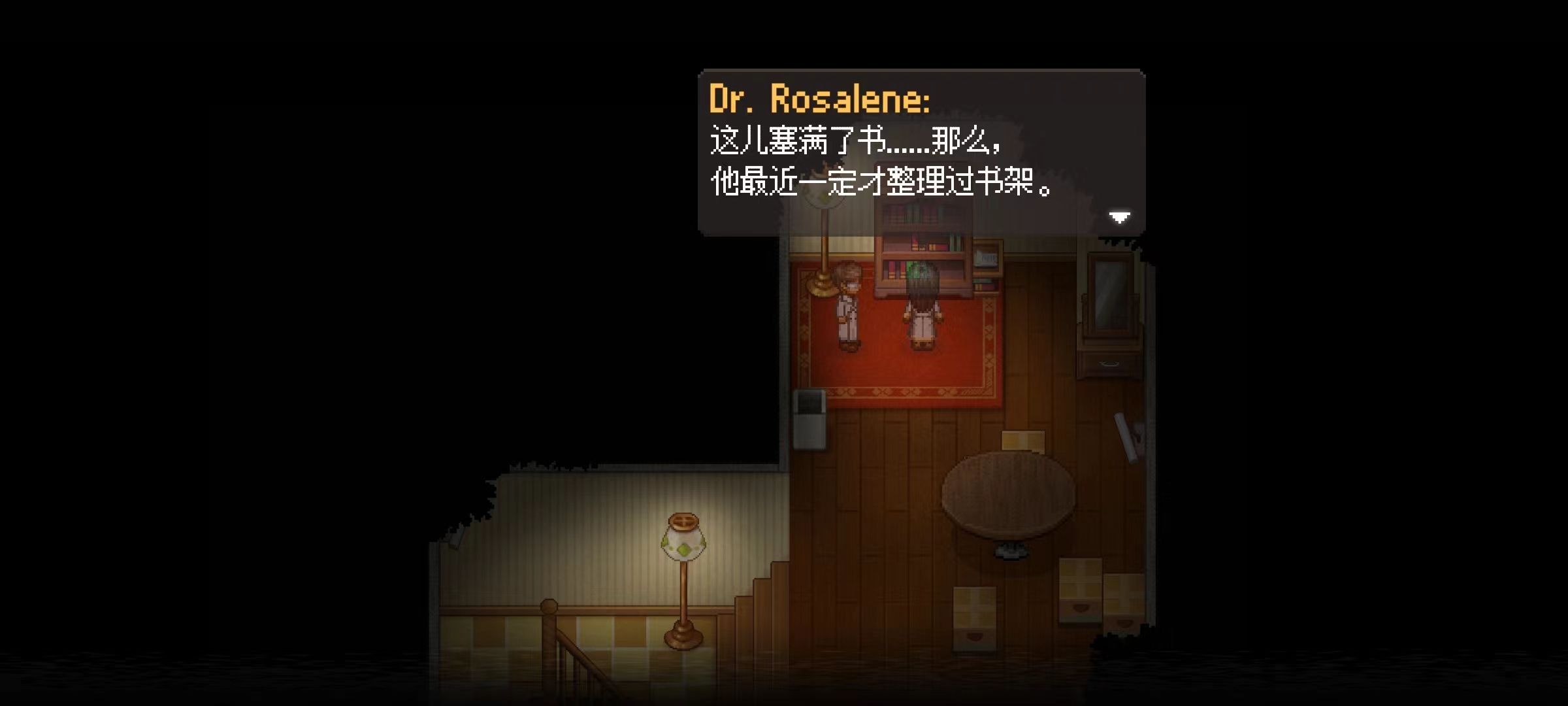Click the 'Dr. Rosalene:' name label
Viewport: 1568px width, 706px height.
point(820,98)
